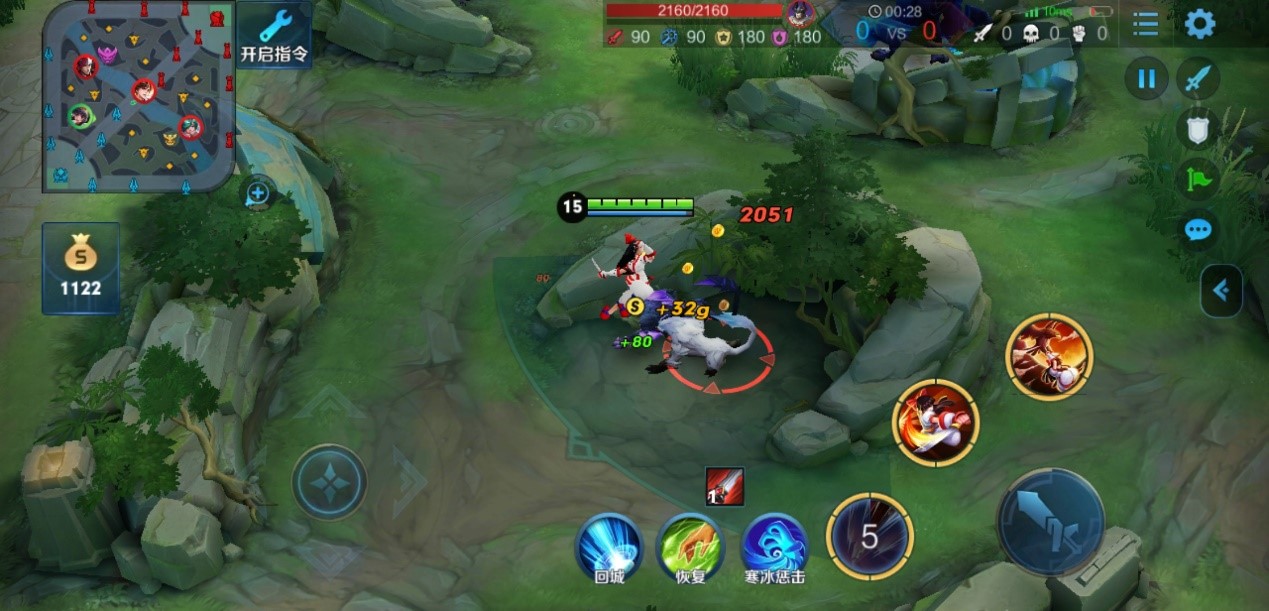Cast the 寒冰惩击 smite spell
Screen dimensions: 1269x611
(774, 546)
